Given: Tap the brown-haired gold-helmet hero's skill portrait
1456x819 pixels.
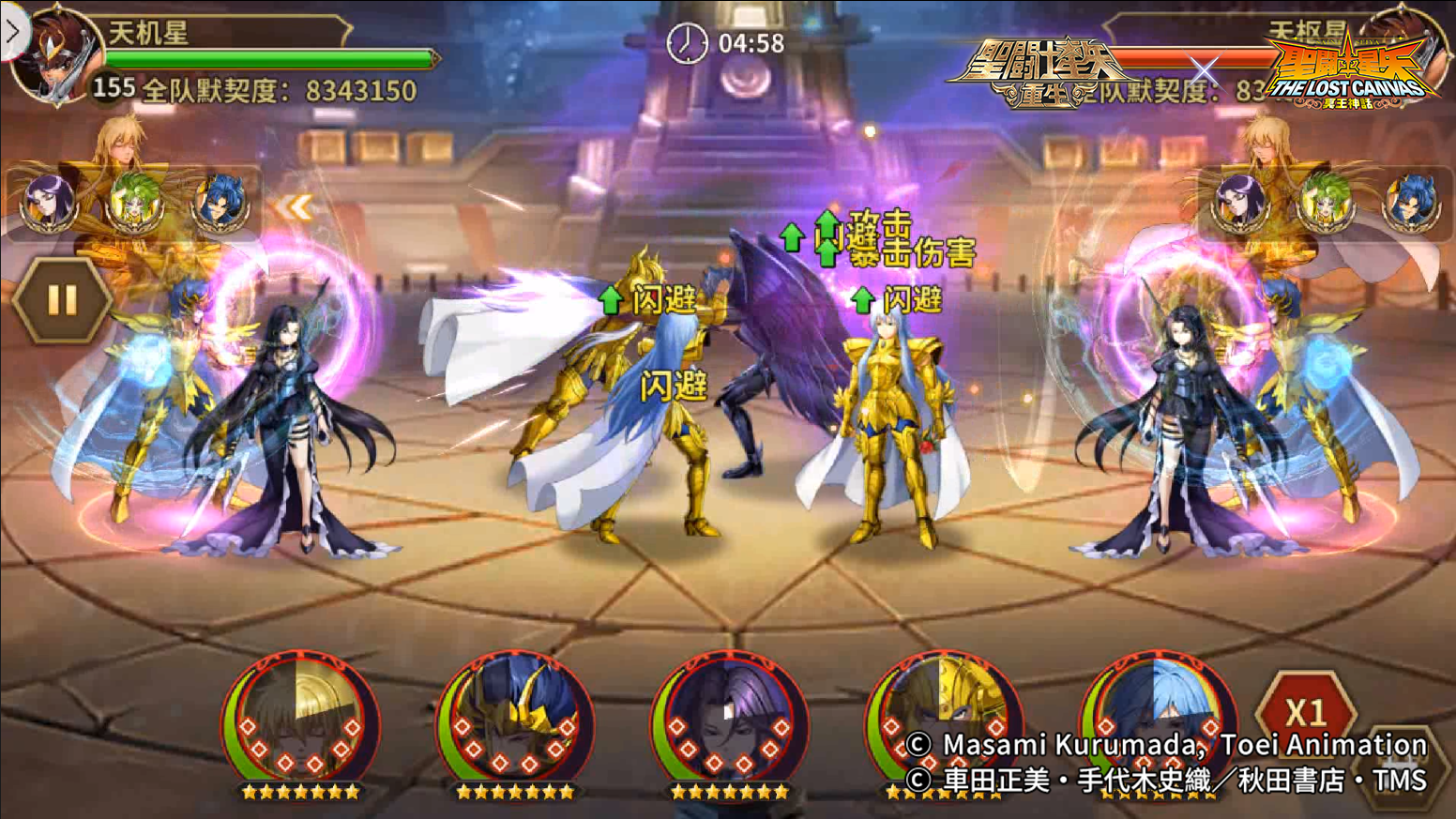Looking at the screenshot, I should [x=943, y=718].
